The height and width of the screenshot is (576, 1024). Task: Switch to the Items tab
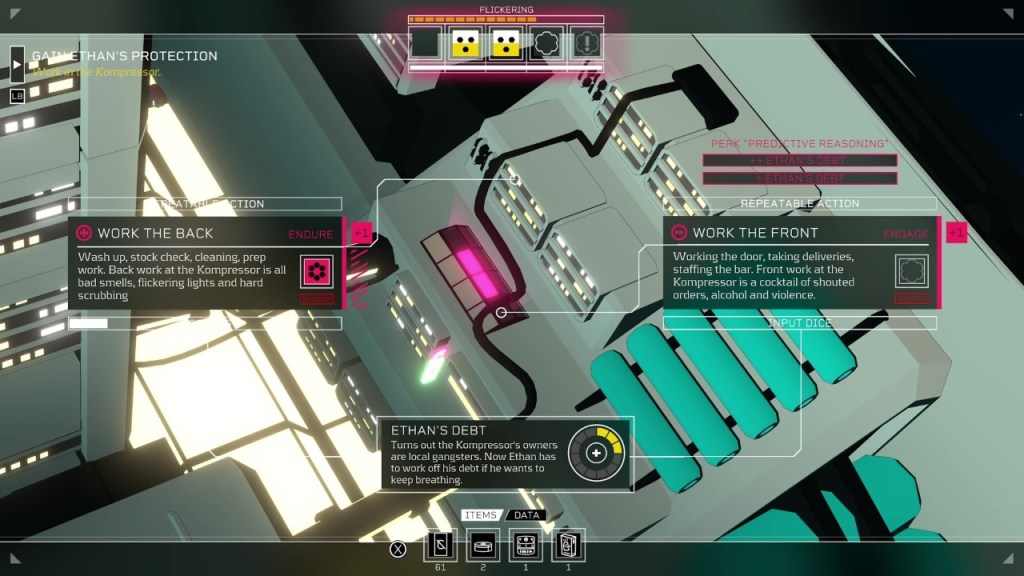[481, 515]
